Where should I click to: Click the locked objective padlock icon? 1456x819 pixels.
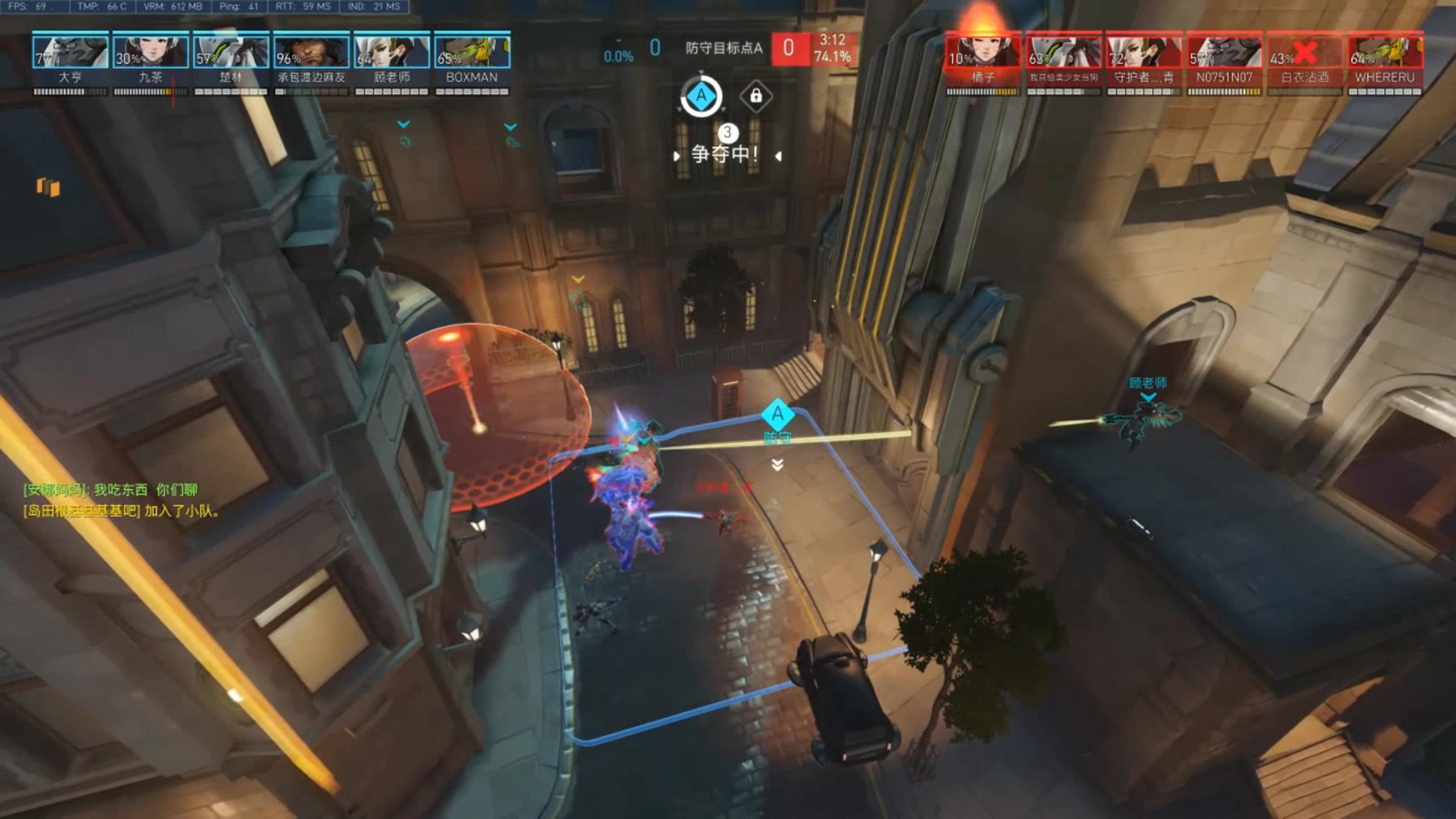(x=756, y=96)
